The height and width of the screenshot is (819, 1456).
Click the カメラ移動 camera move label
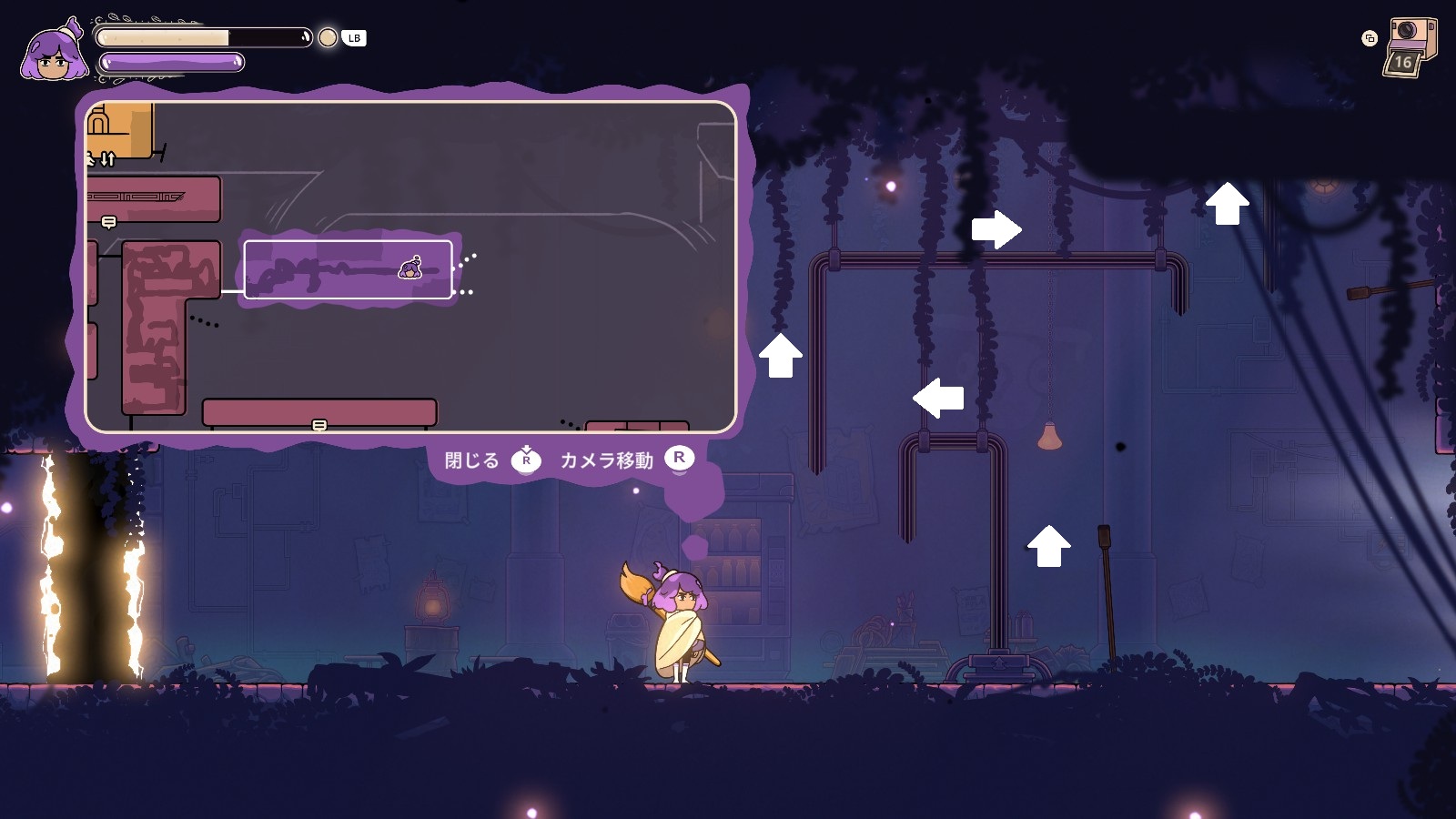click(606, 460)
